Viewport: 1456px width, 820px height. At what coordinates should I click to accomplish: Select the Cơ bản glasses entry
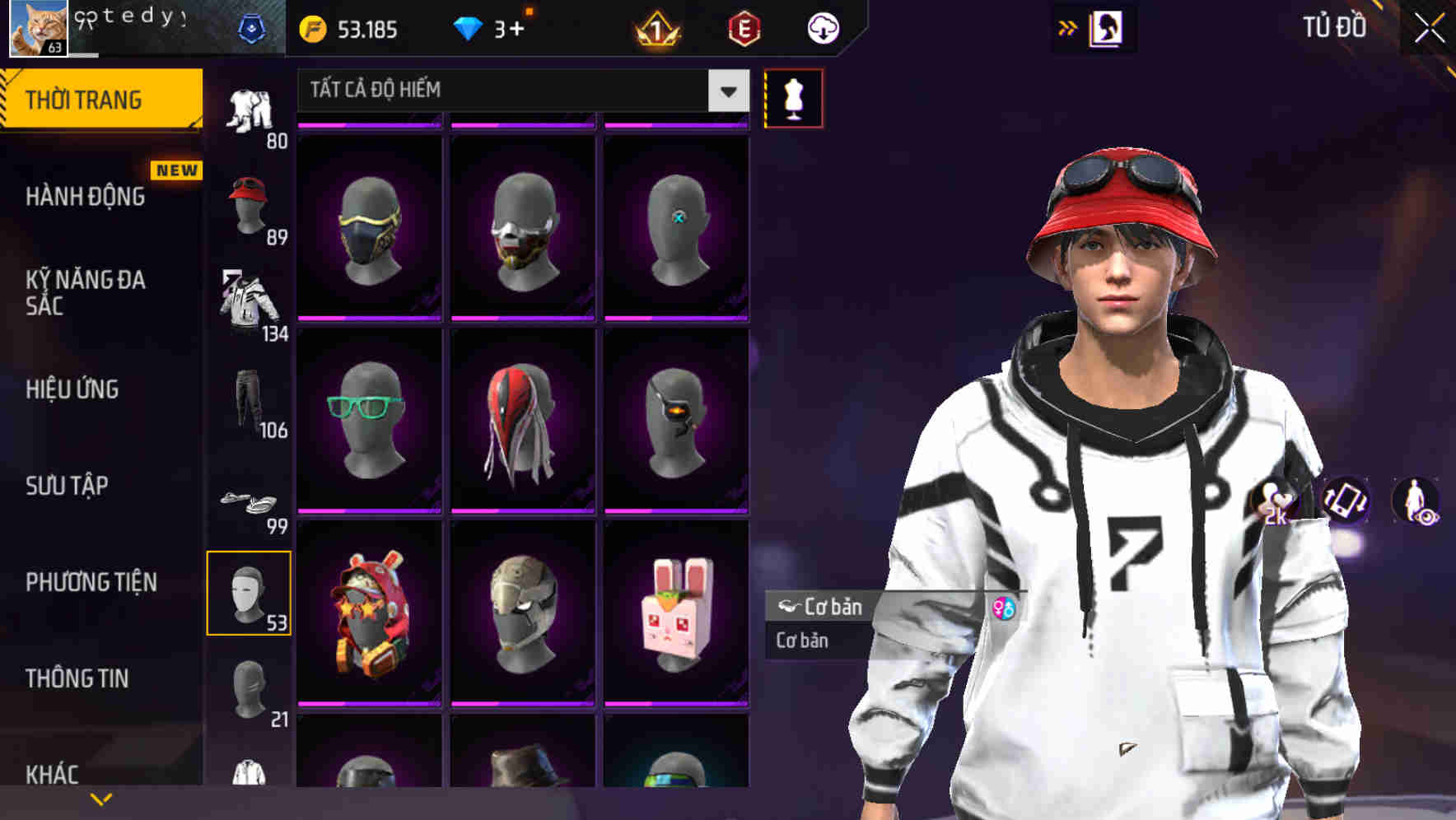click(824, 608)
